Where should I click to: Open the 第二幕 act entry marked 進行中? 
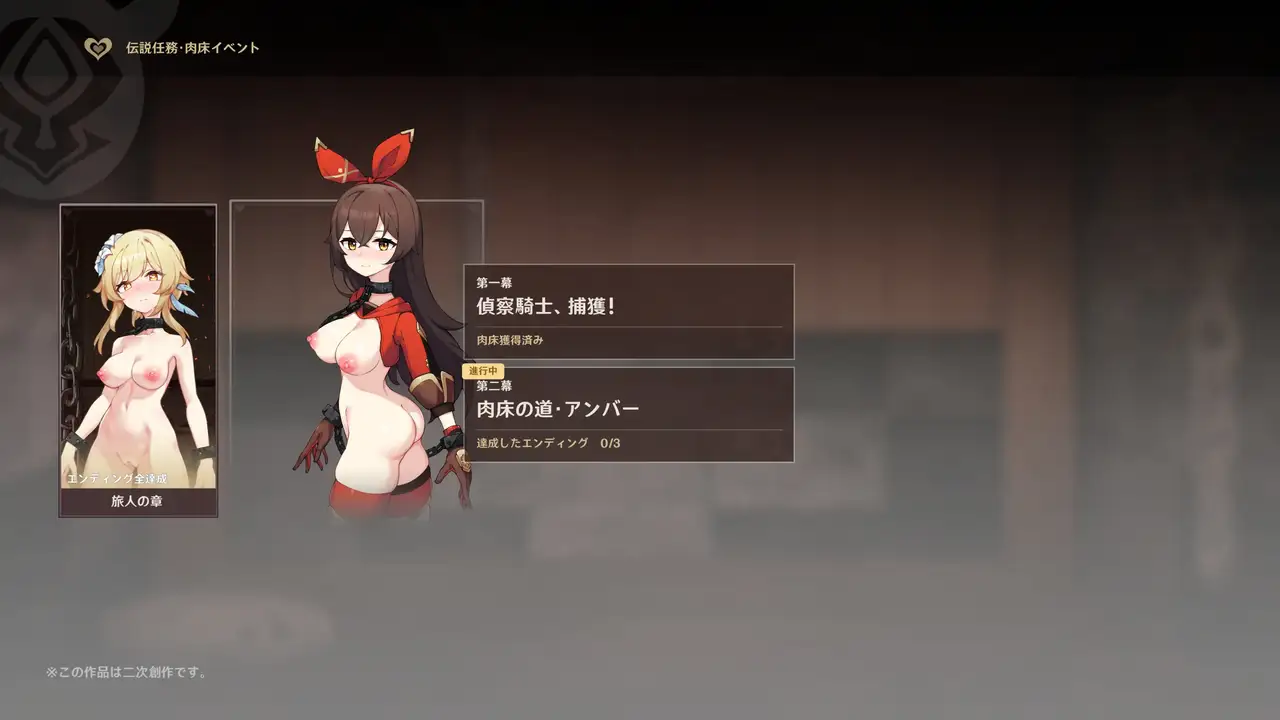(x=629, y=415)
